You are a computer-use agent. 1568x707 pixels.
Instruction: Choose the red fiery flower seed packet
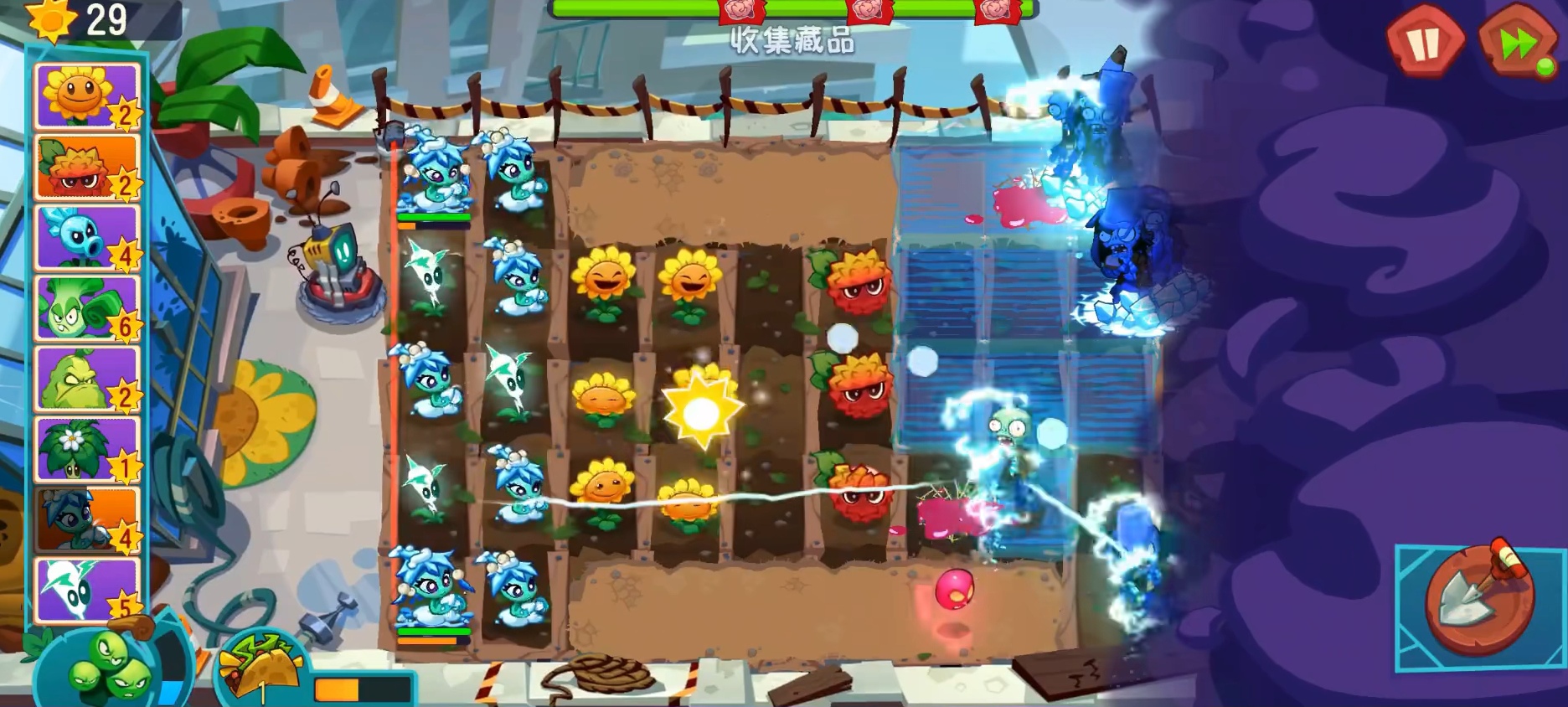click(86, 167)
